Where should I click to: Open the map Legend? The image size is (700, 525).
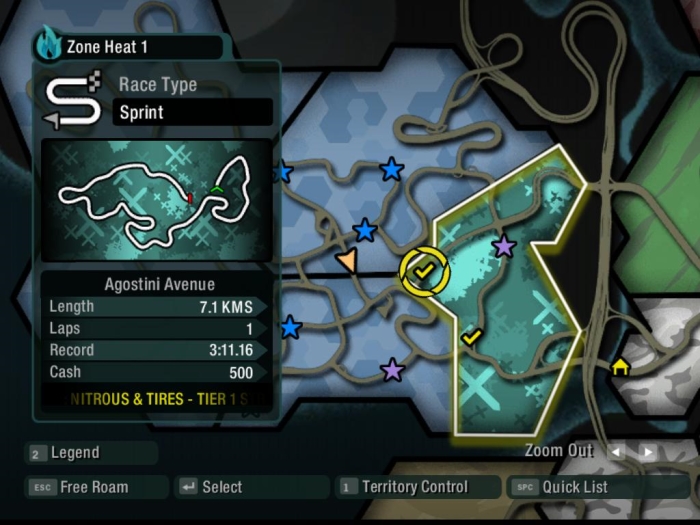76,453
